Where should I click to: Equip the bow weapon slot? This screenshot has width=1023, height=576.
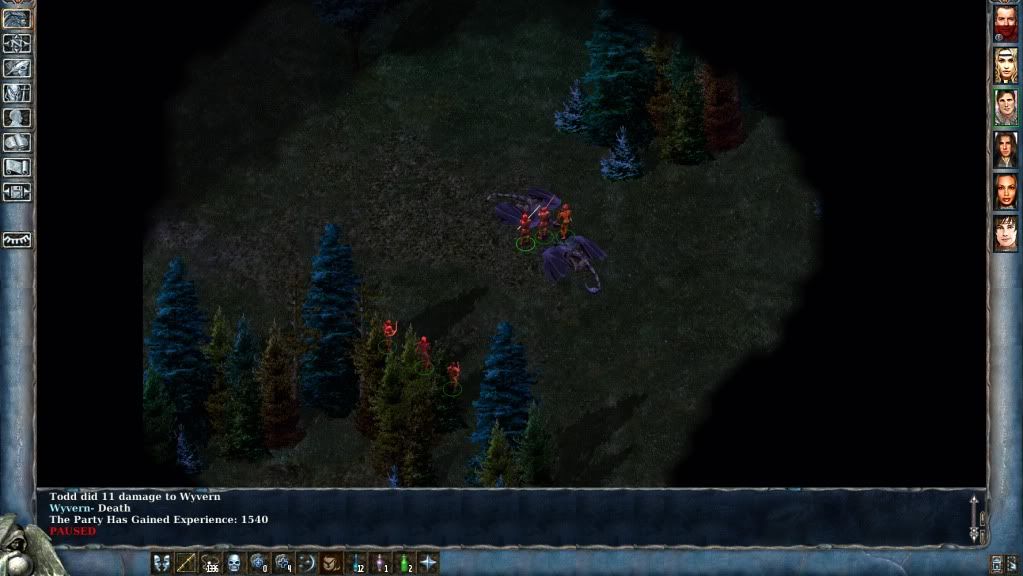click(186, 563)
